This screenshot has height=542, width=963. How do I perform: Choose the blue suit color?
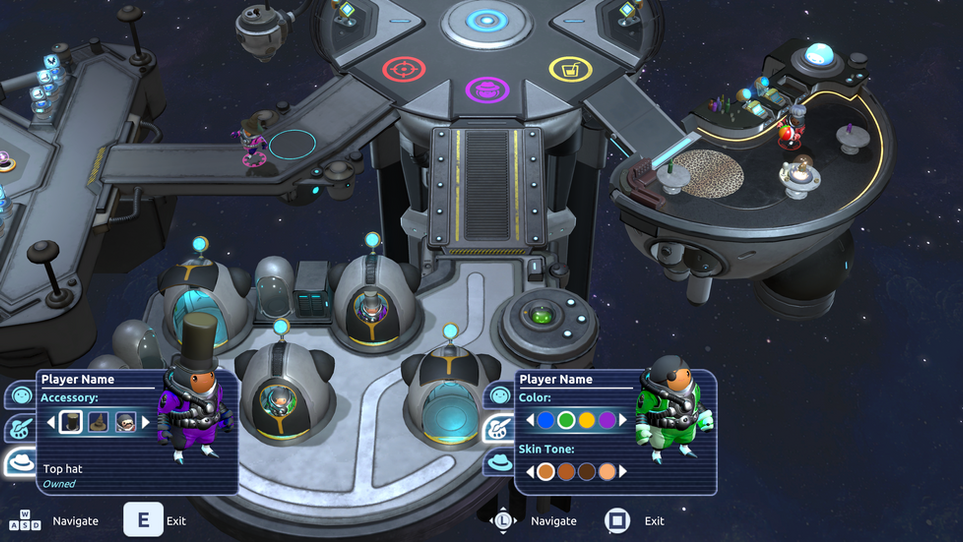pyautogui.click(x=546, y=421)
